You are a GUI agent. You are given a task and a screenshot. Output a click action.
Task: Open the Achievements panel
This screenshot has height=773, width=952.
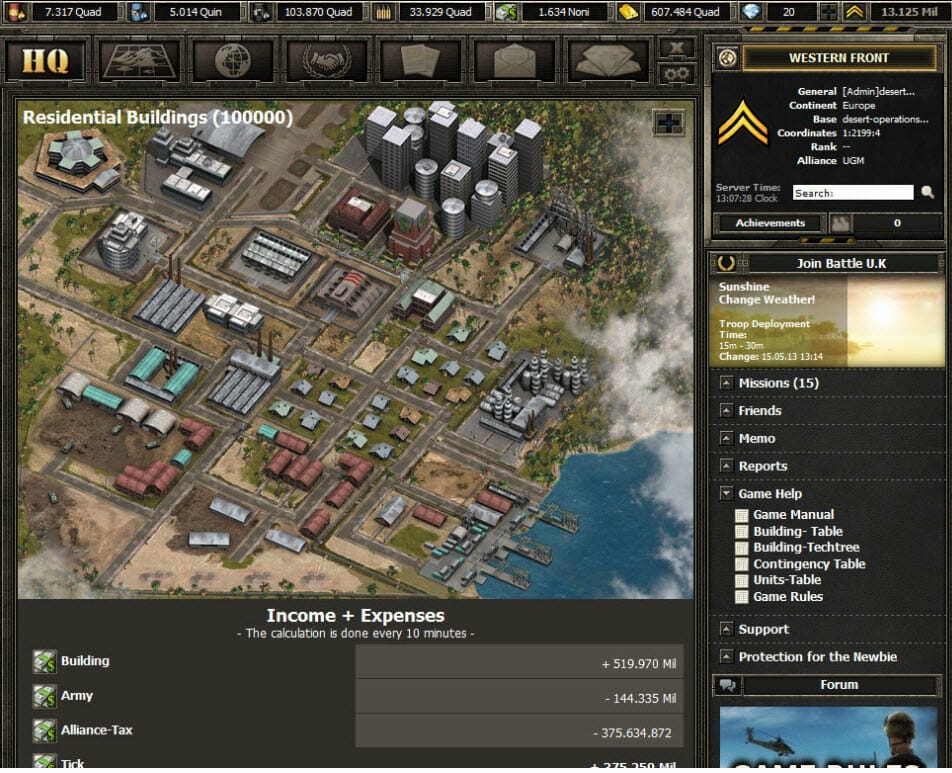770,223
